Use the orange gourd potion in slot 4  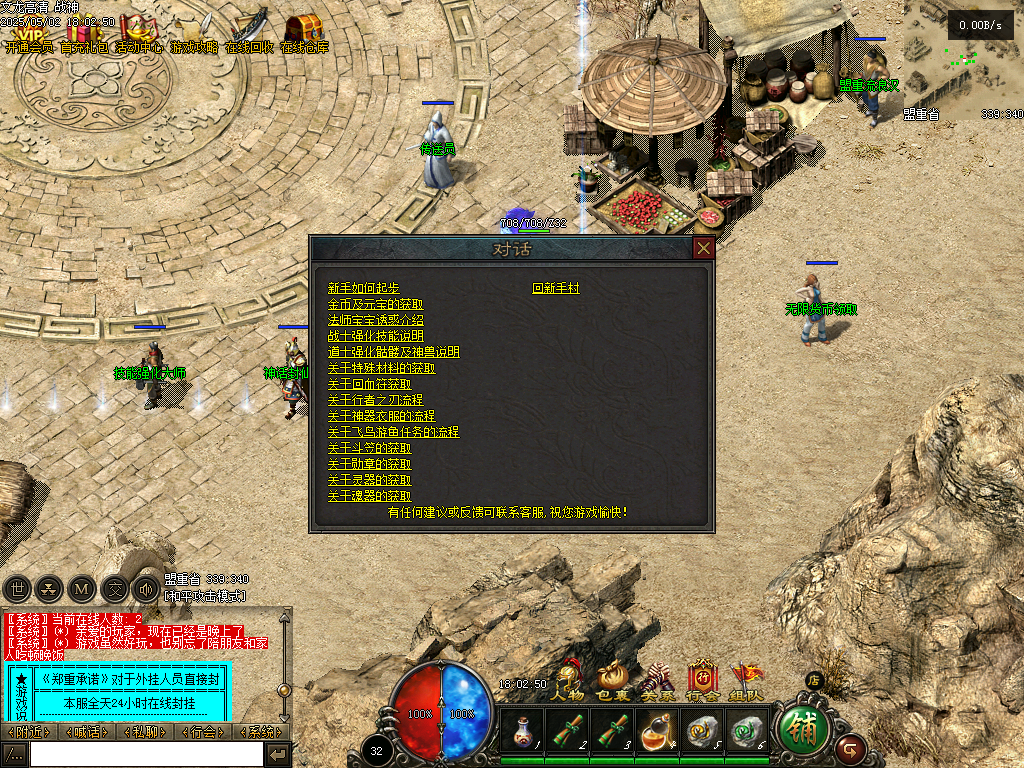(657, 732)
